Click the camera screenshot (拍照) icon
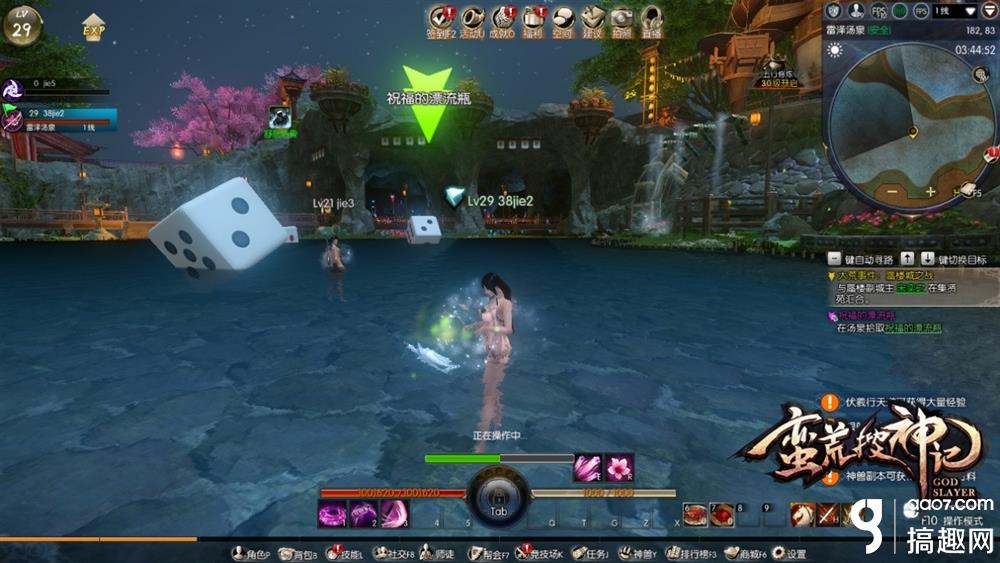Viewport: 1000px width, 563px height. point(622,18)
